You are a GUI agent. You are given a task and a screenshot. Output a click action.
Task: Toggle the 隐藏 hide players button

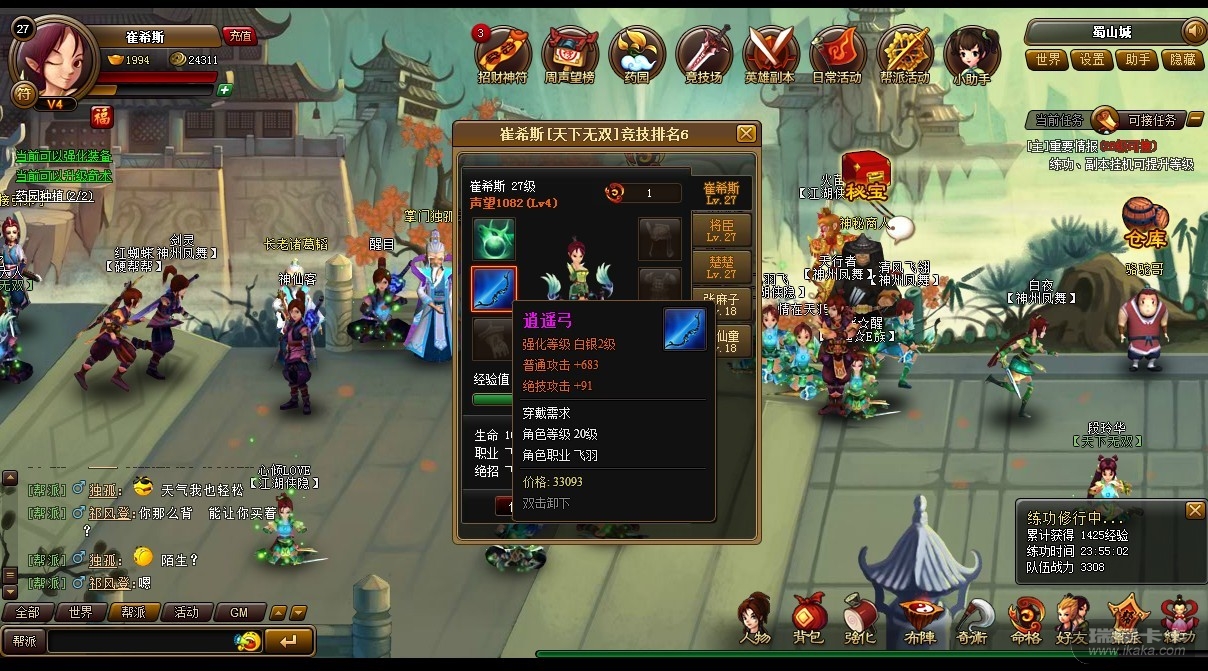[x=1182, y=60]
